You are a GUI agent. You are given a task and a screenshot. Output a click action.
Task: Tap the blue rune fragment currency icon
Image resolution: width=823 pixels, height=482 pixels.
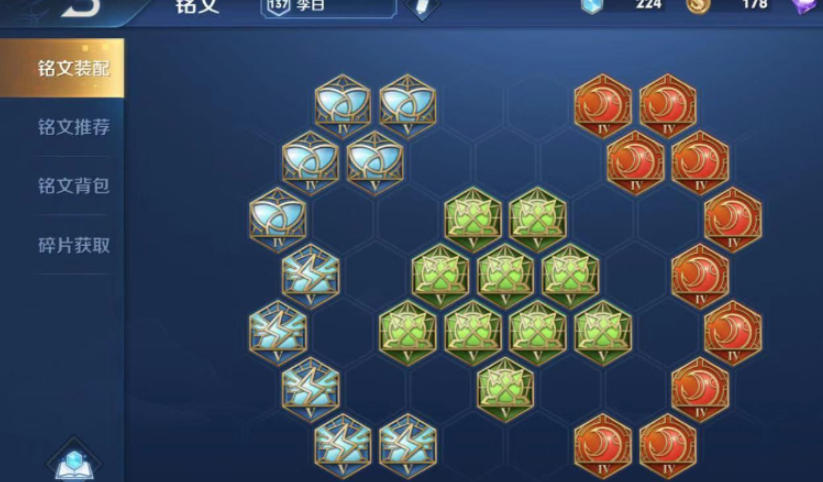click(594, 5)
